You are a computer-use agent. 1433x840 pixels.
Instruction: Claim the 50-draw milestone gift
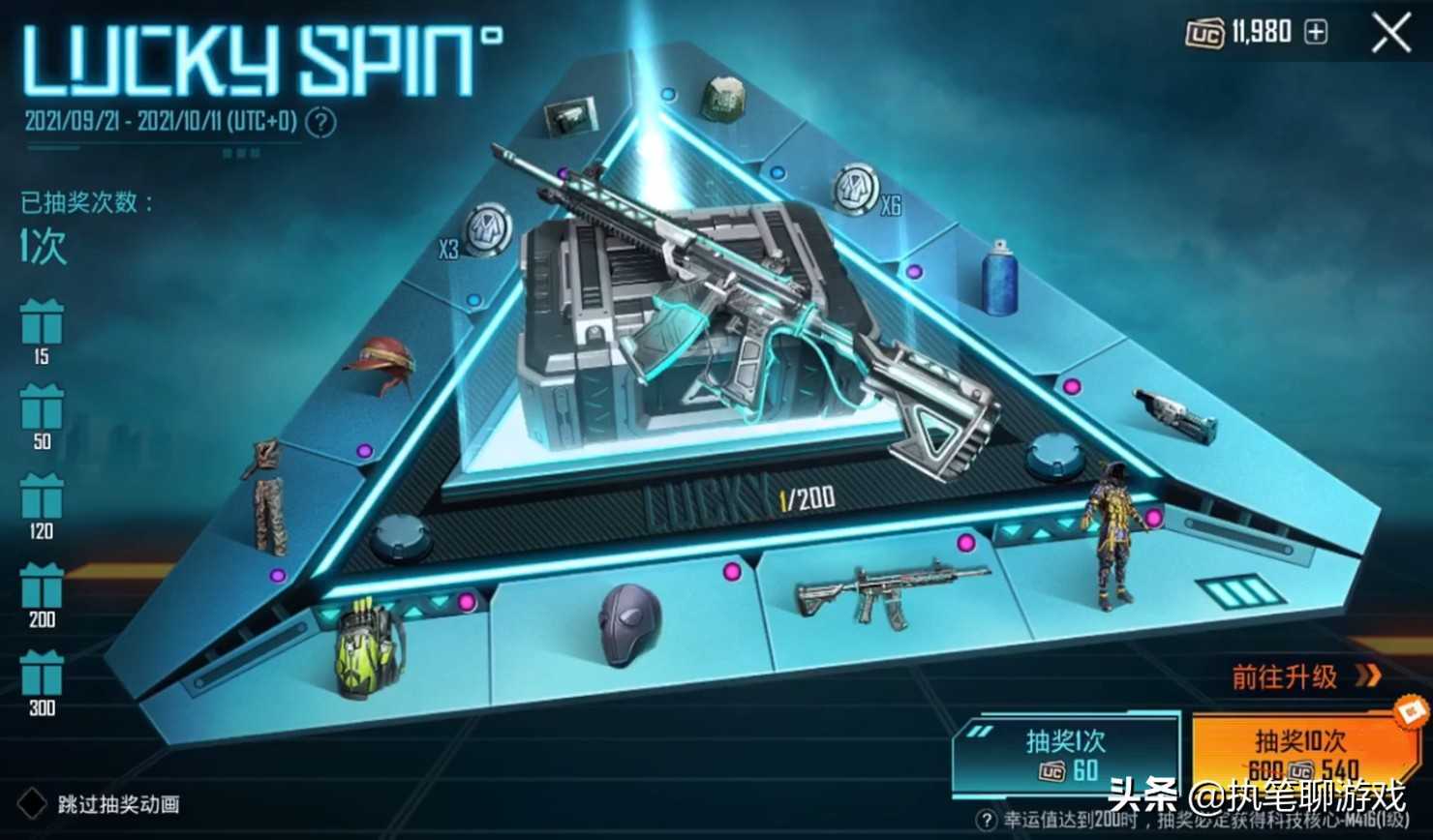[42, 408]
